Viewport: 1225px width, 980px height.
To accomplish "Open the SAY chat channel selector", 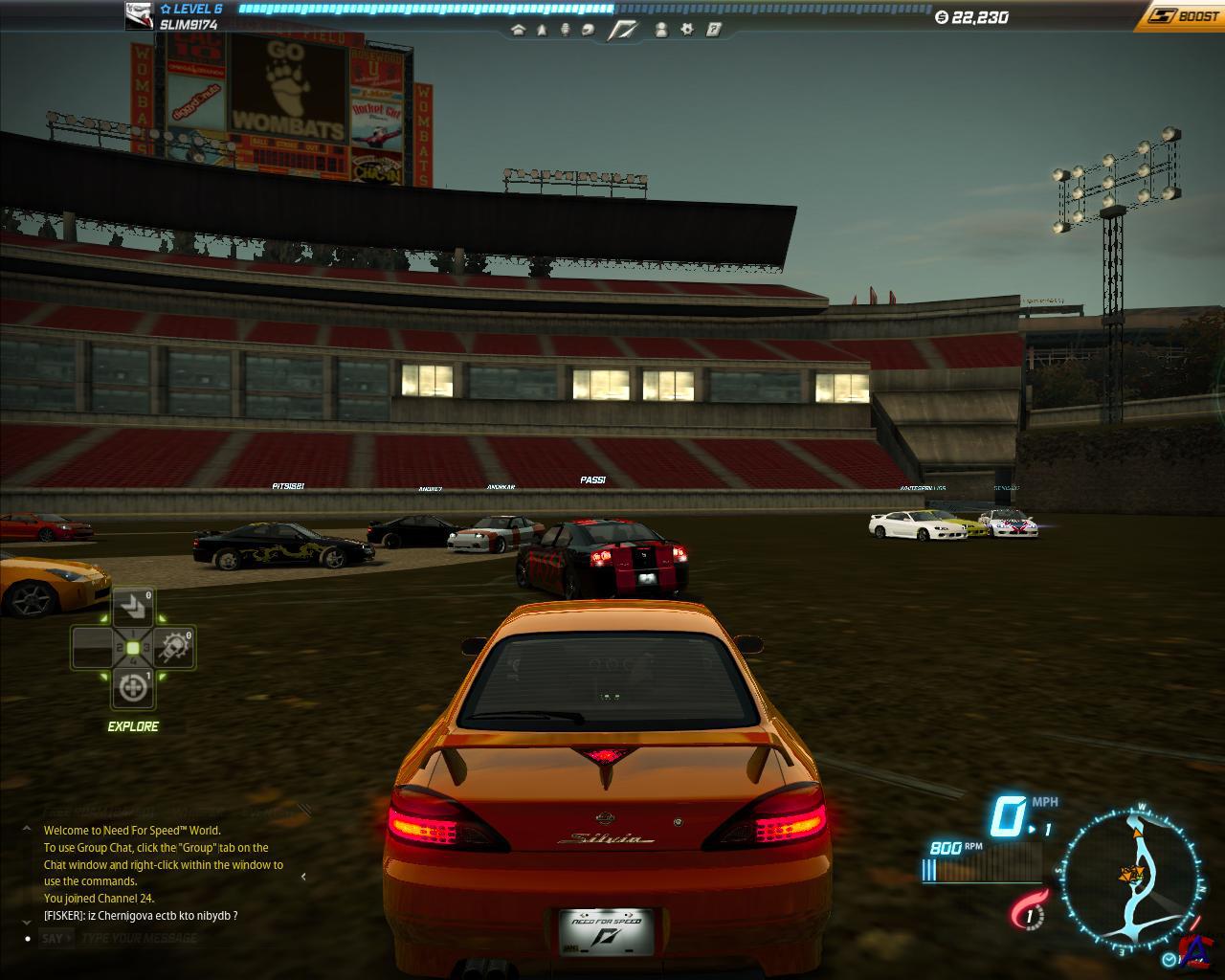I will click(54, 938).
